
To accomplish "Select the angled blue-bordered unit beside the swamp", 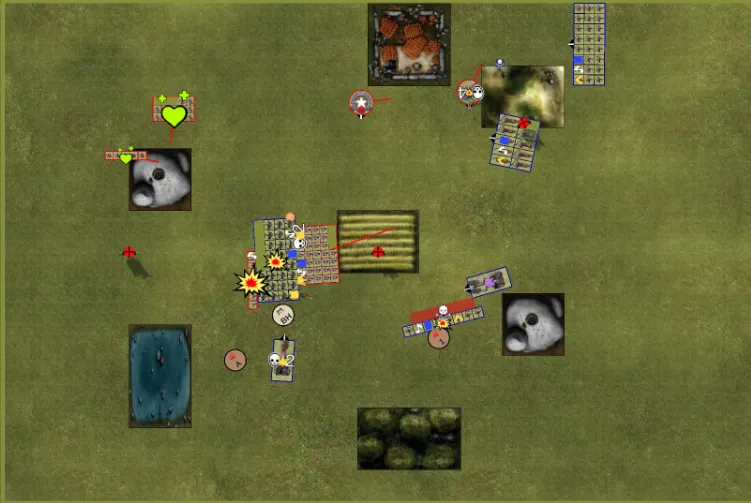I will [x=516, y=142].
